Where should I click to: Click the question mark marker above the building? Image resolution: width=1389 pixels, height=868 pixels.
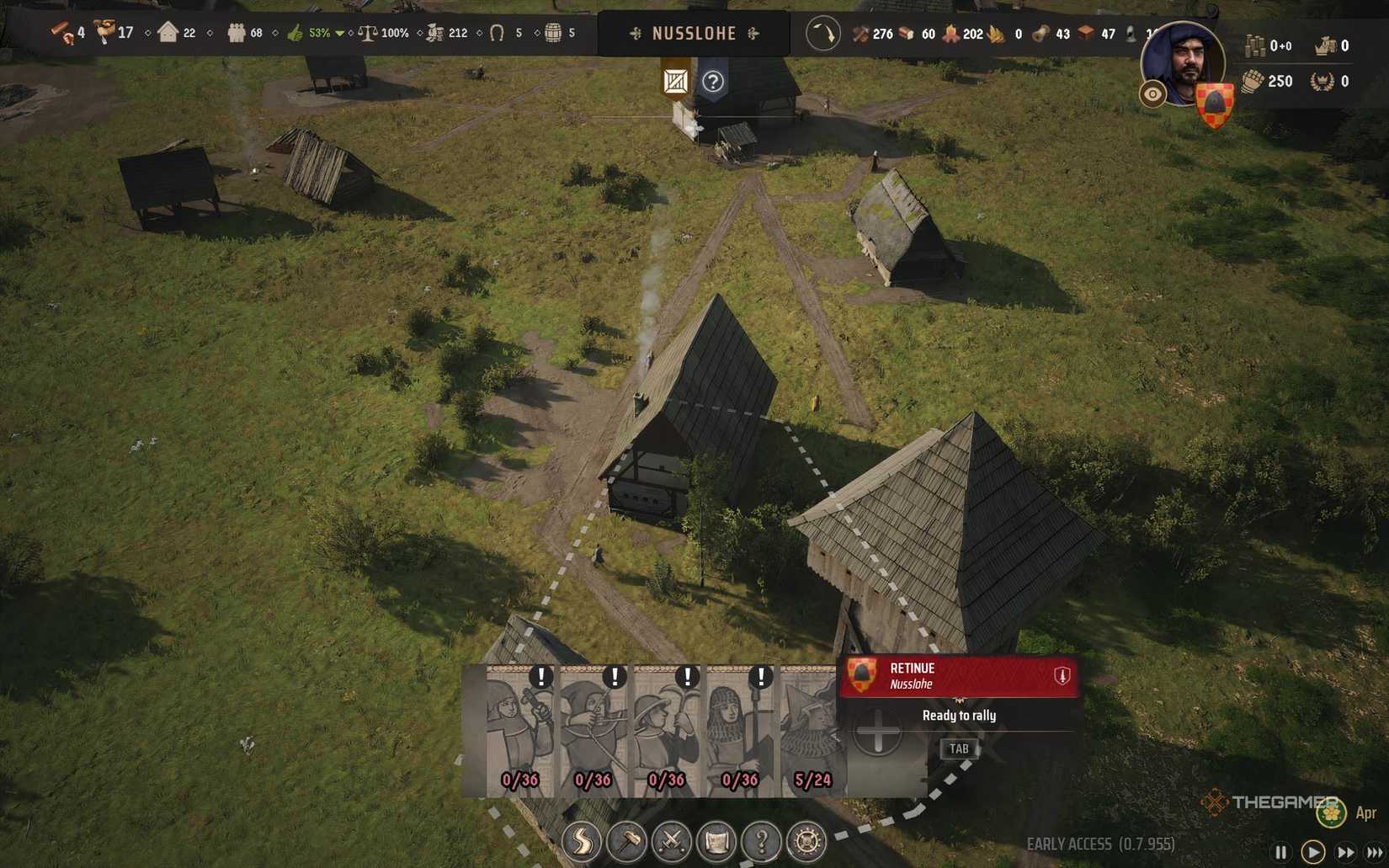coord(715,81)
